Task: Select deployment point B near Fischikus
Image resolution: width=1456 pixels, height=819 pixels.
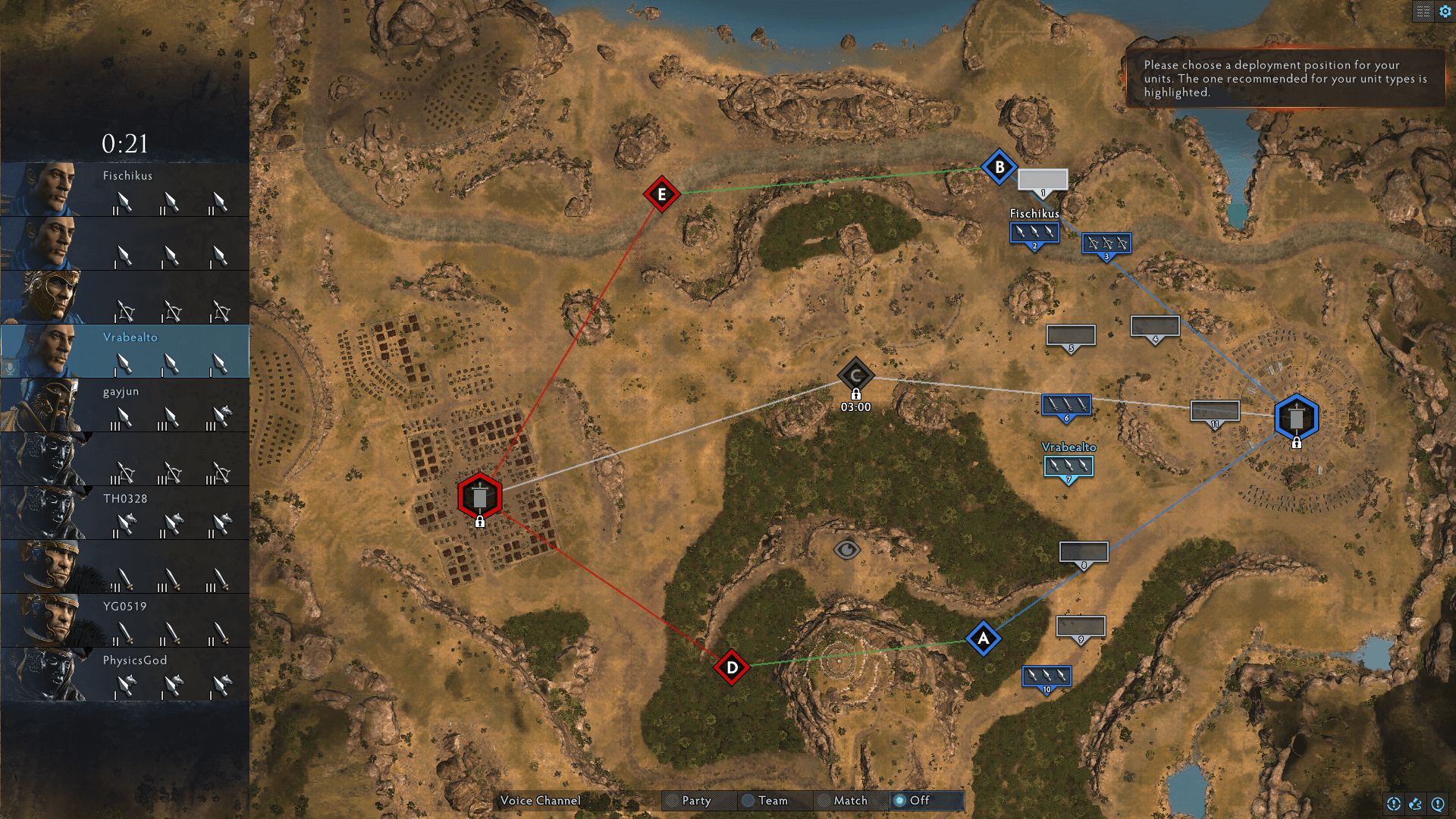Action: pyautogui.click(x=999, y=165)
